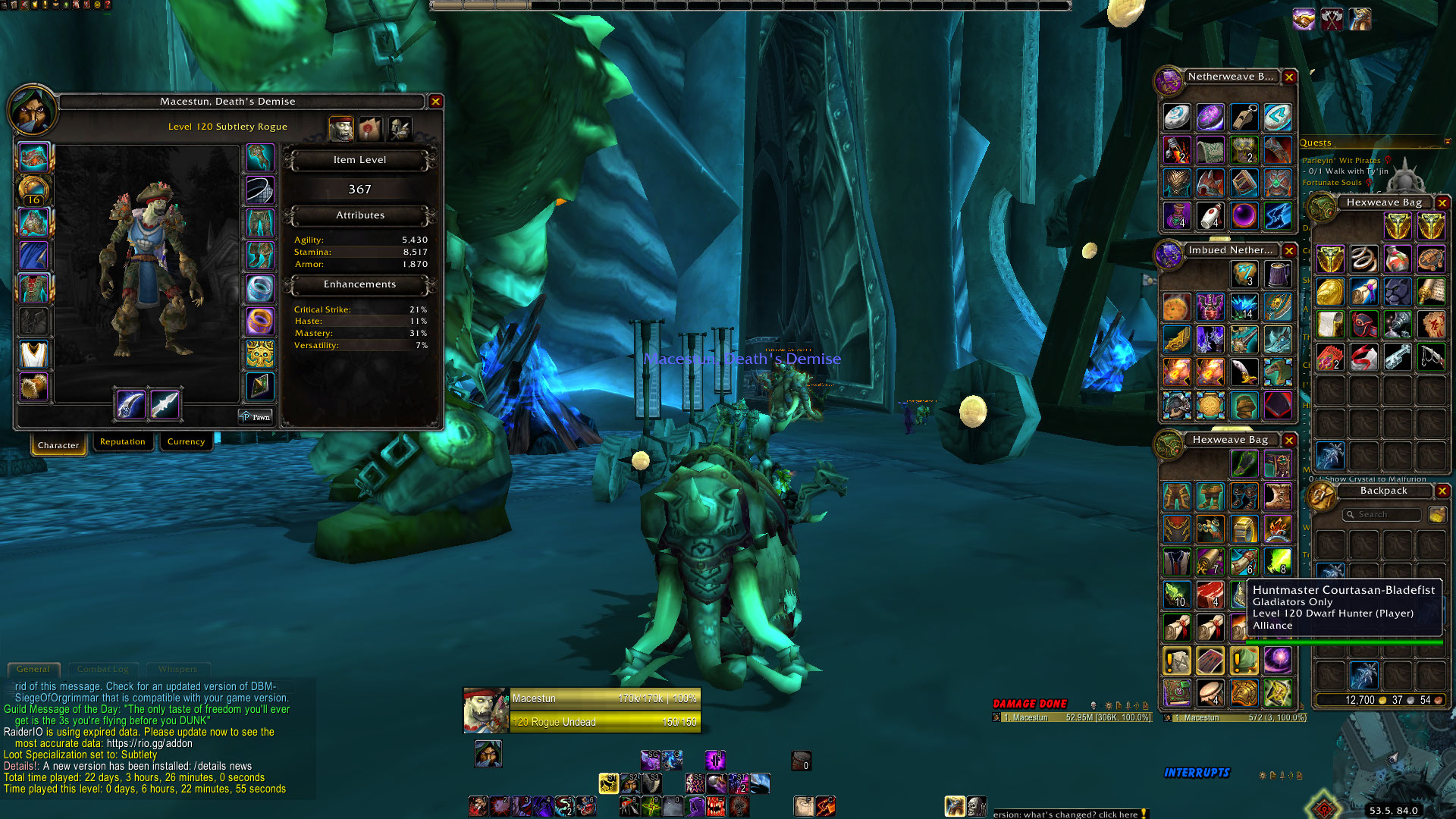The image size is (1456, 819).
Task: Select the tabard equipment slot
Action: coord(33,387)
